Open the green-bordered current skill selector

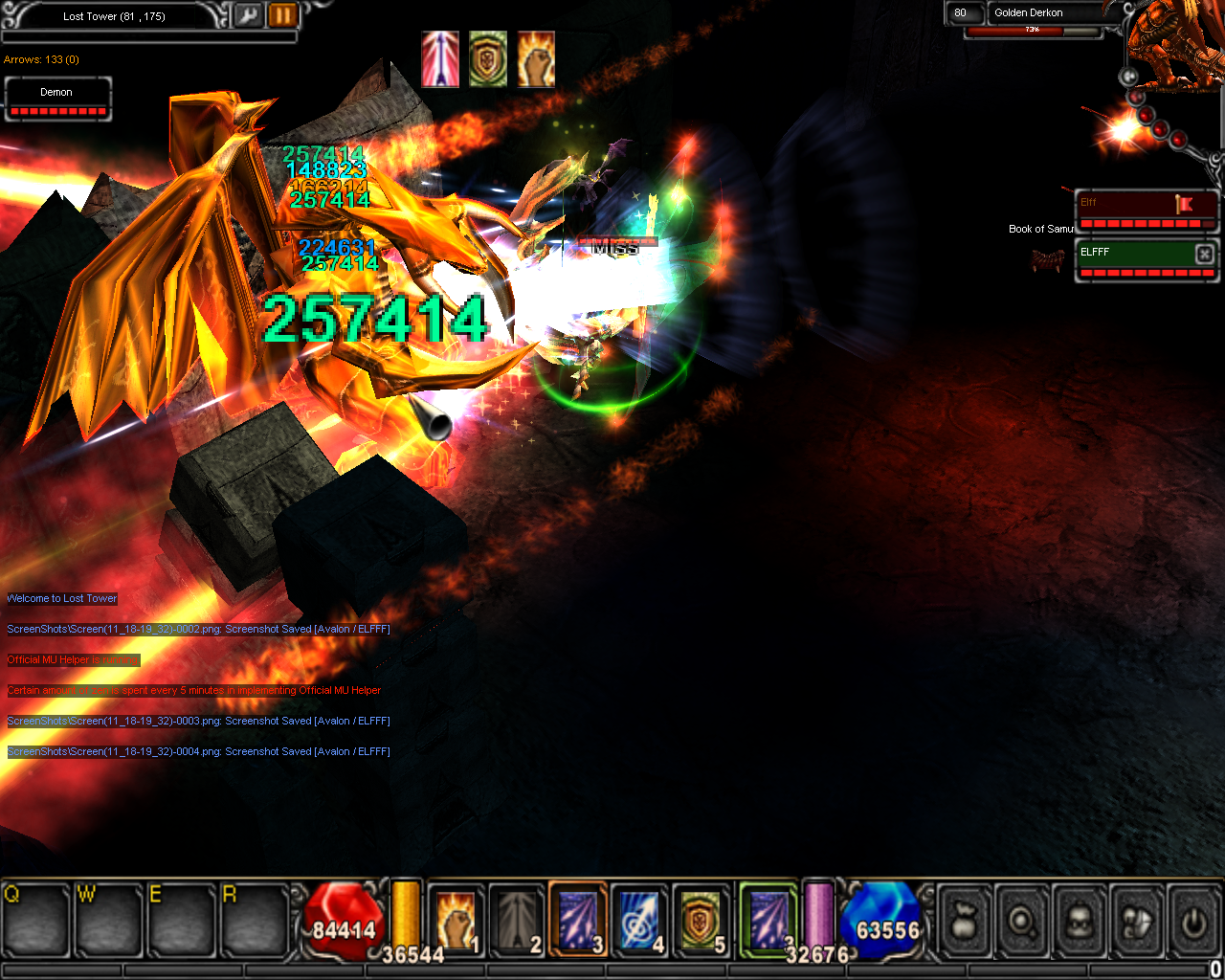[768, 919]
